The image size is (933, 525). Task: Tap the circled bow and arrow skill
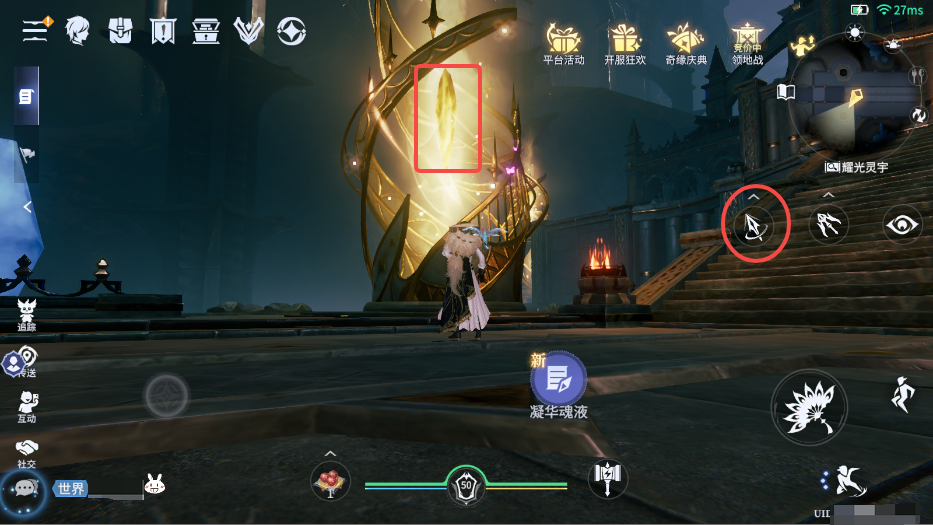pos(755,224)
